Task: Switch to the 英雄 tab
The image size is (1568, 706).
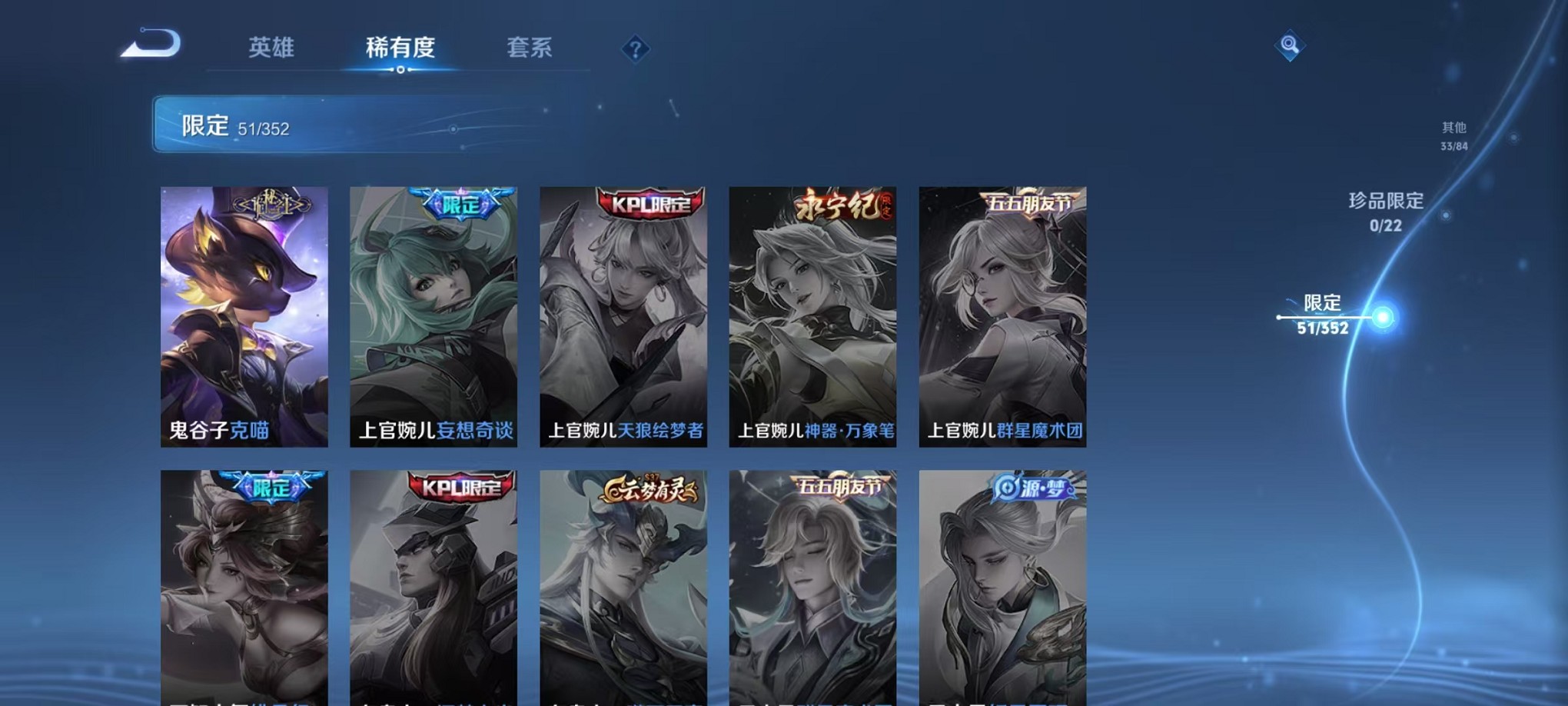Action: [273, 48]
